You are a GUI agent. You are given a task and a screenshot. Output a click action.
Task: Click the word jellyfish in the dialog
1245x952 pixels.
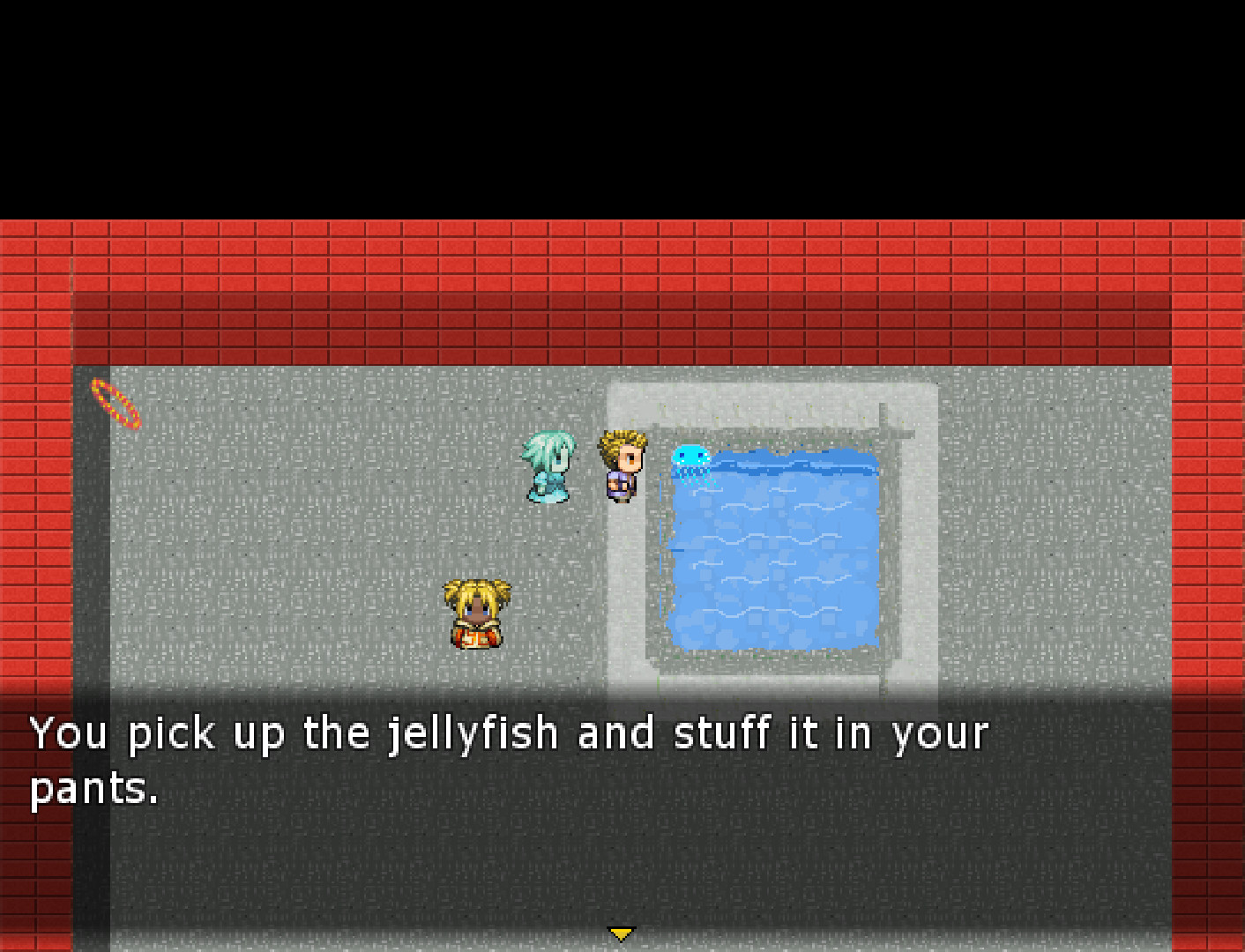coord(473,732)
